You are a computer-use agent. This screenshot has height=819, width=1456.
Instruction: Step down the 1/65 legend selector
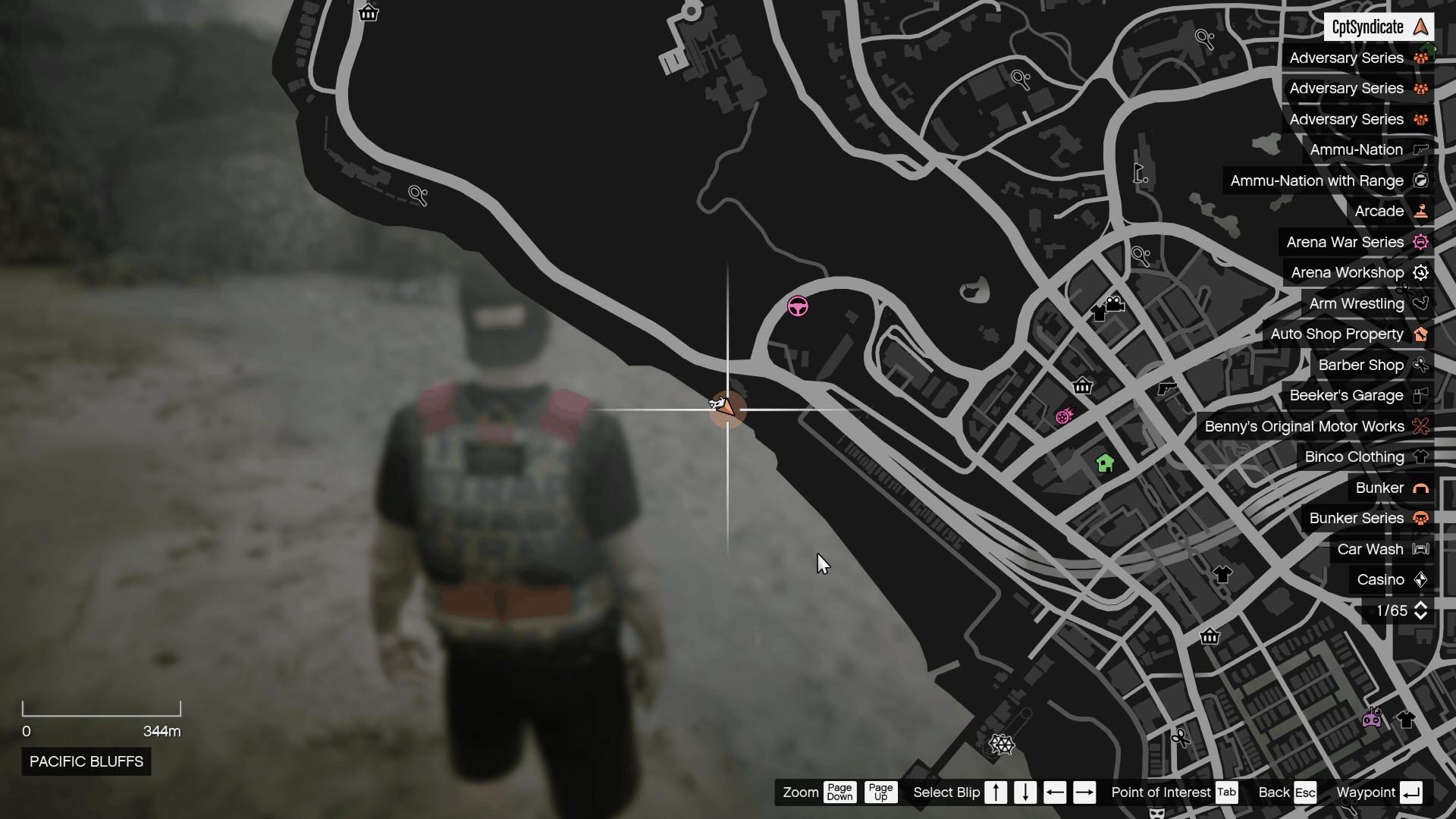[1422, 617]
